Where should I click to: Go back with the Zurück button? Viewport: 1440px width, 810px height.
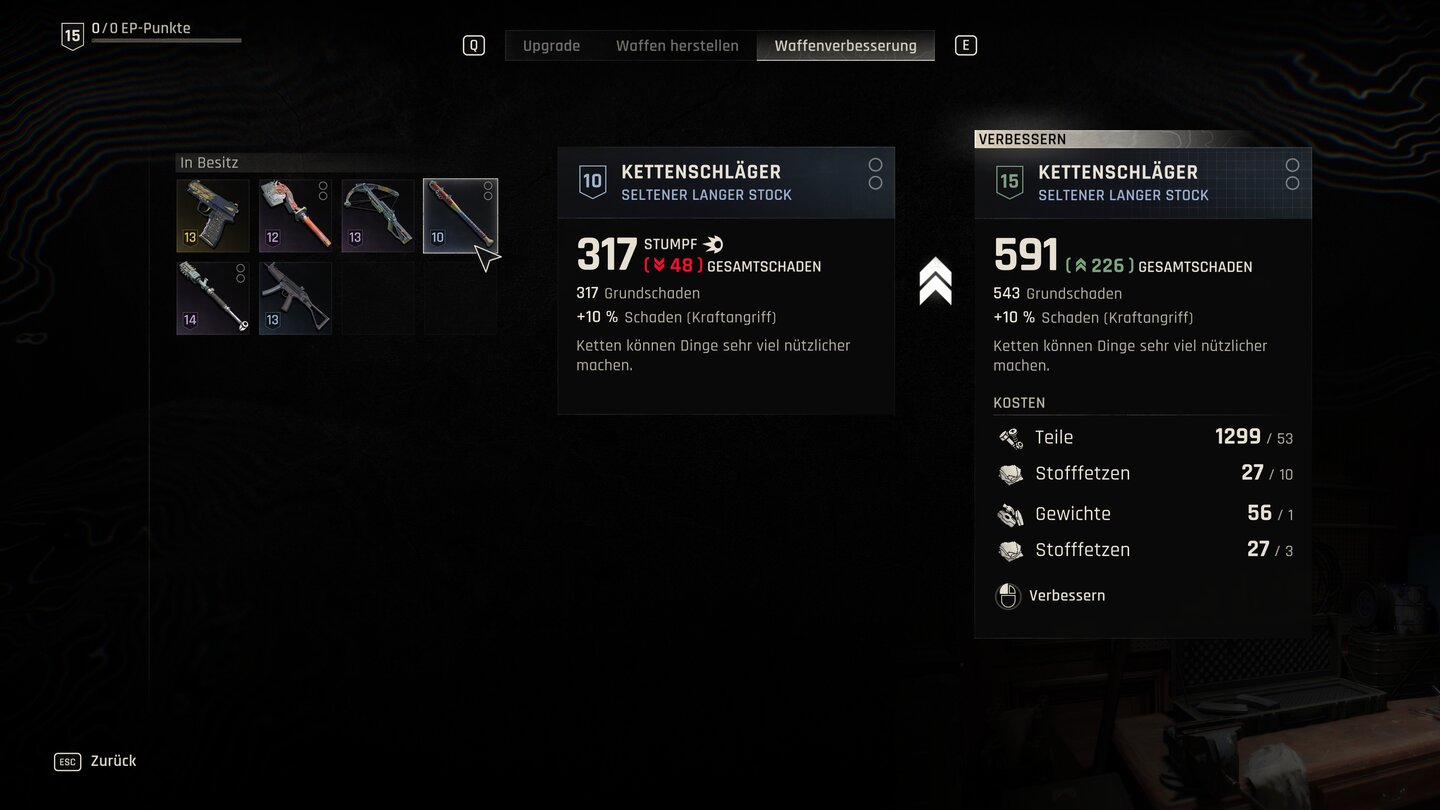[x=112, y=761]
